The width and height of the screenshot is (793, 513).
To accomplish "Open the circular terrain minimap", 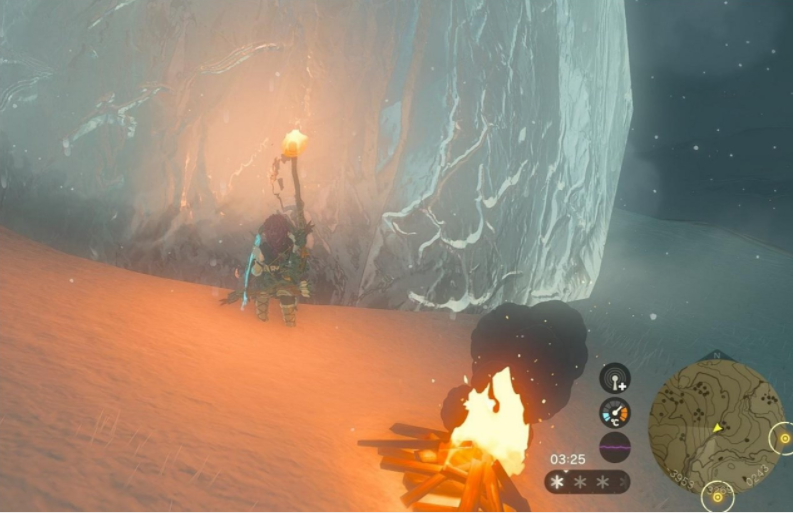I will (x=715, y=424).
